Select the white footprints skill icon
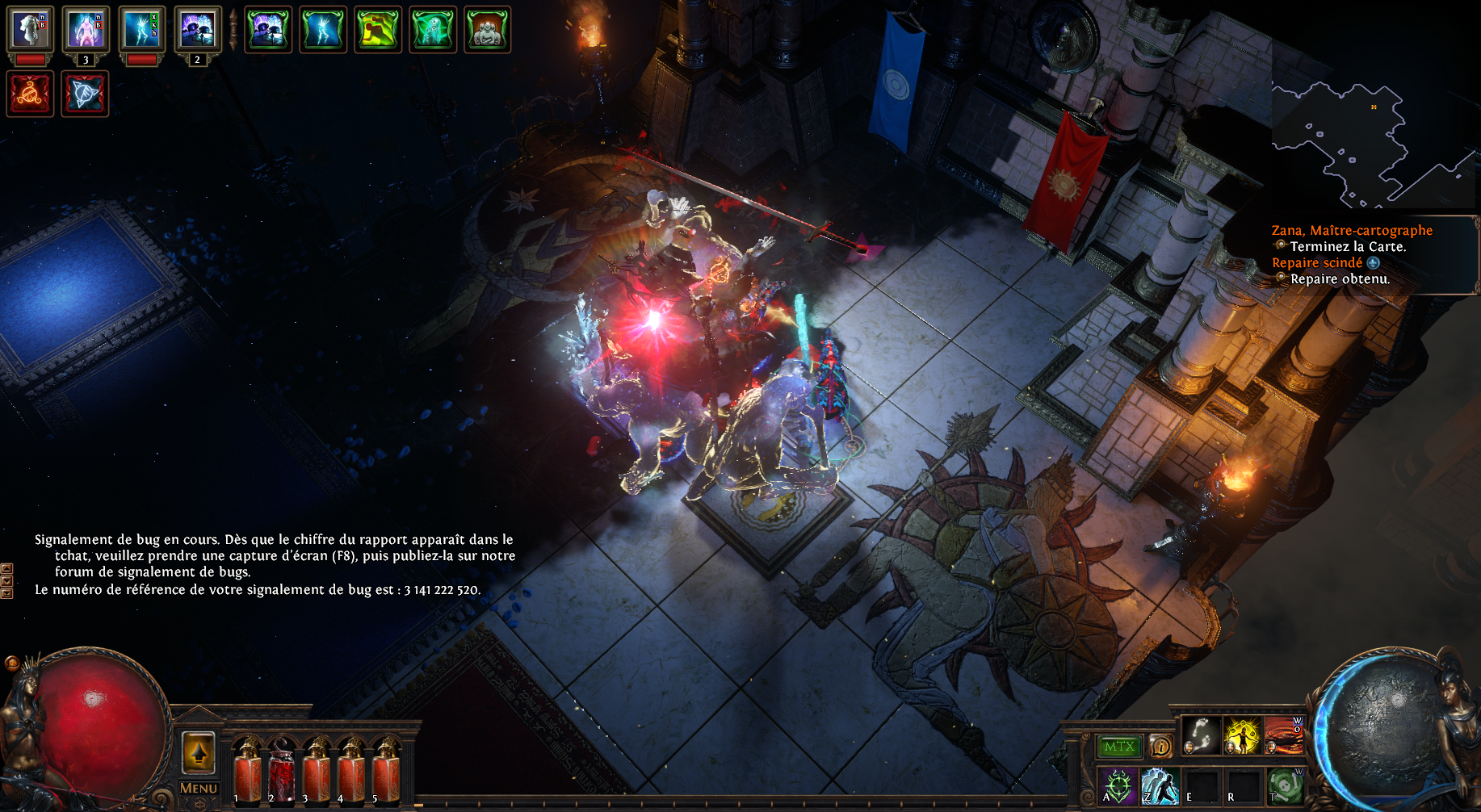1481x812 pixels. point(1201,735)
